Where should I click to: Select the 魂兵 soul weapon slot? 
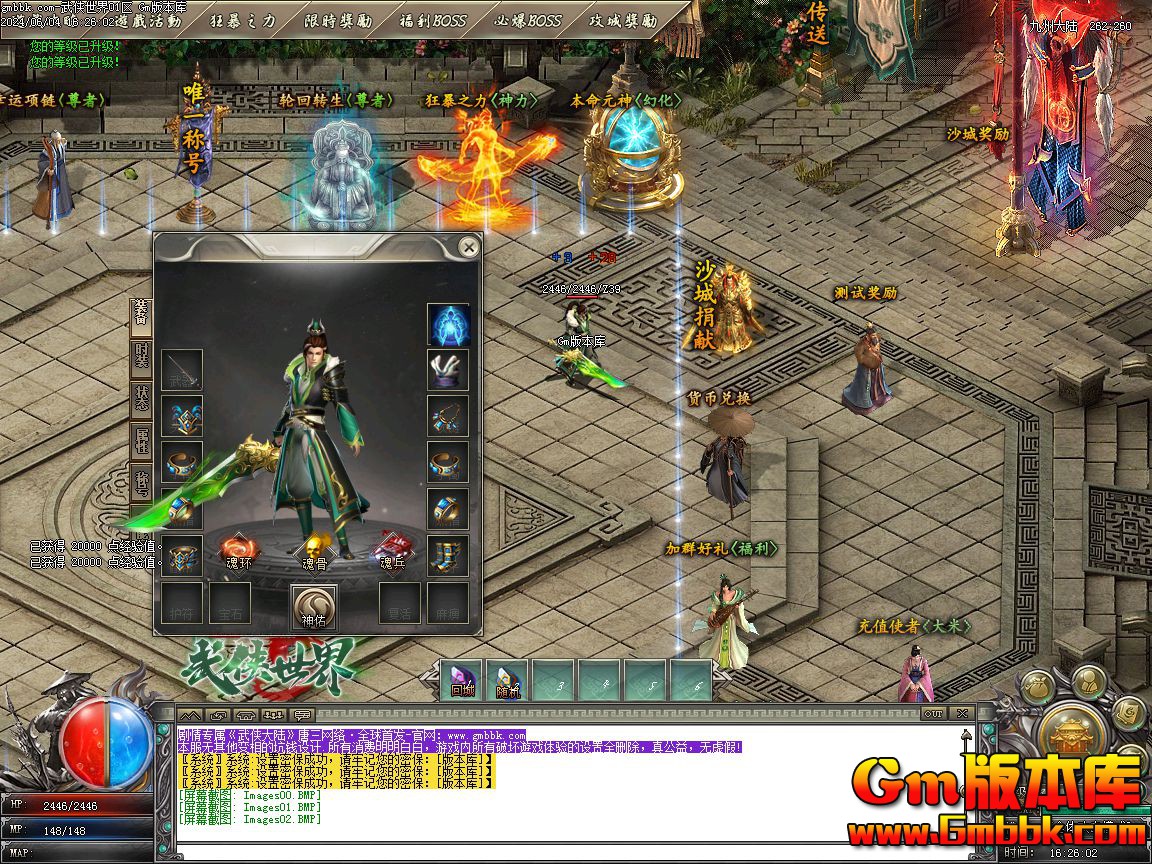[x=391, y=551]
